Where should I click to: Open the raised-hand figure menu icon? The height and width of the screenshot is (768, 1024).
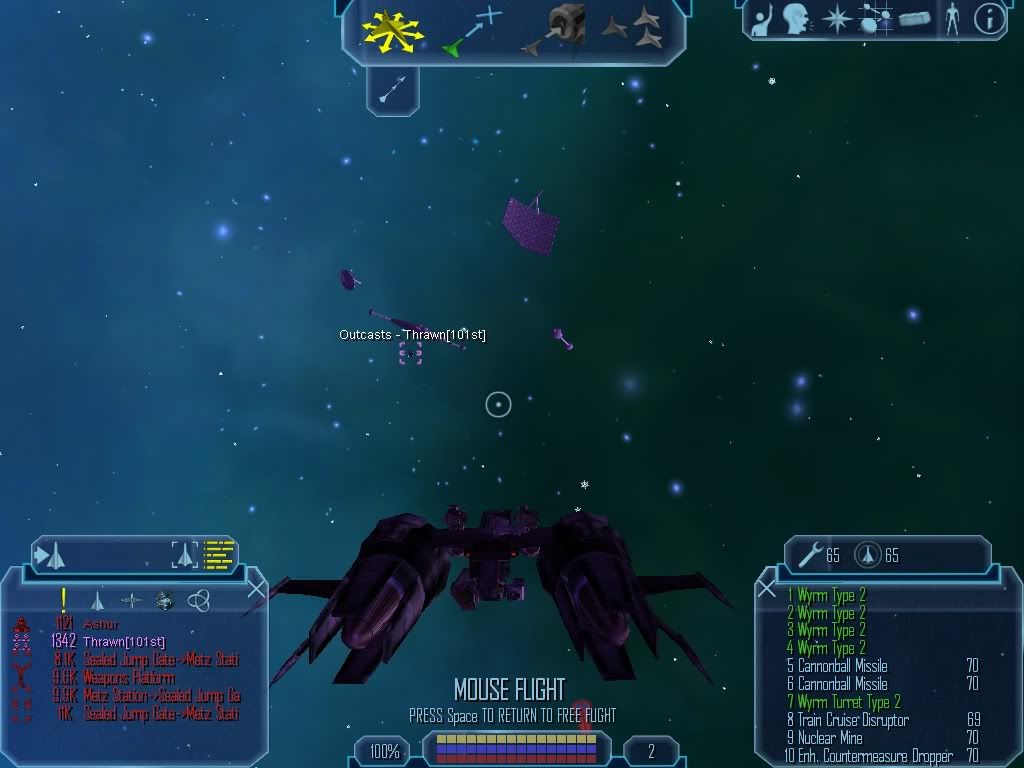pos(764,18)
